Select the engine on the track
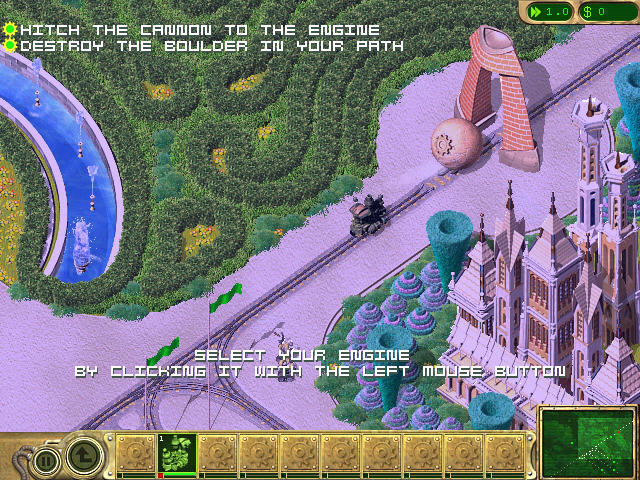The height and width of the screenshot is (480, 640). pyautogui.click(x=368, y=215)
